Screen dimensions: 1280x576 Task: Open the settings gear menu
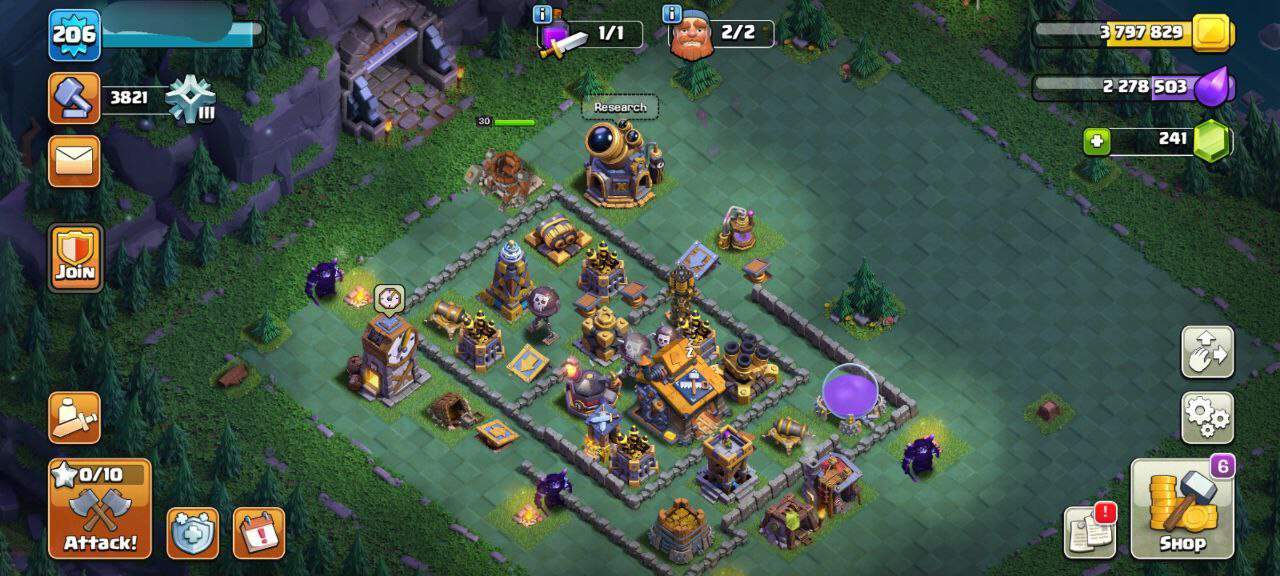coord(1207,417)
